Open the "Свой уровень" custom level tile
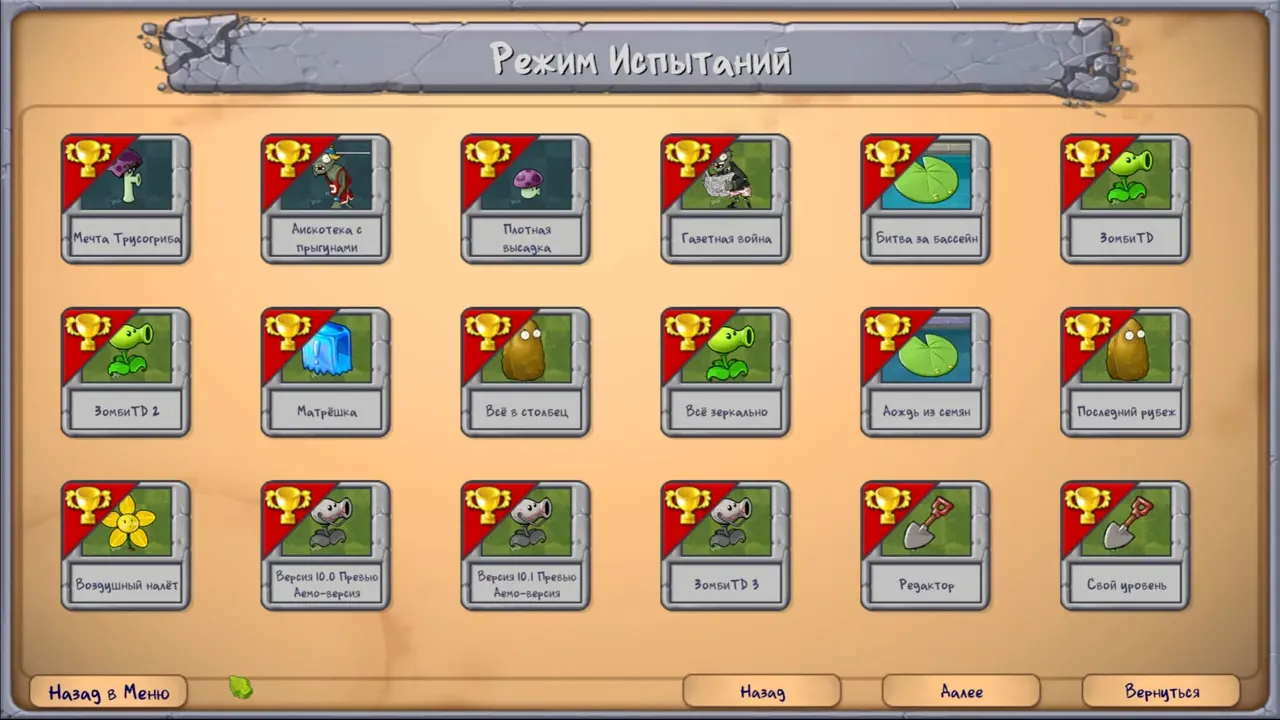Screen dimensions: 1280x720 point(1125,543)
